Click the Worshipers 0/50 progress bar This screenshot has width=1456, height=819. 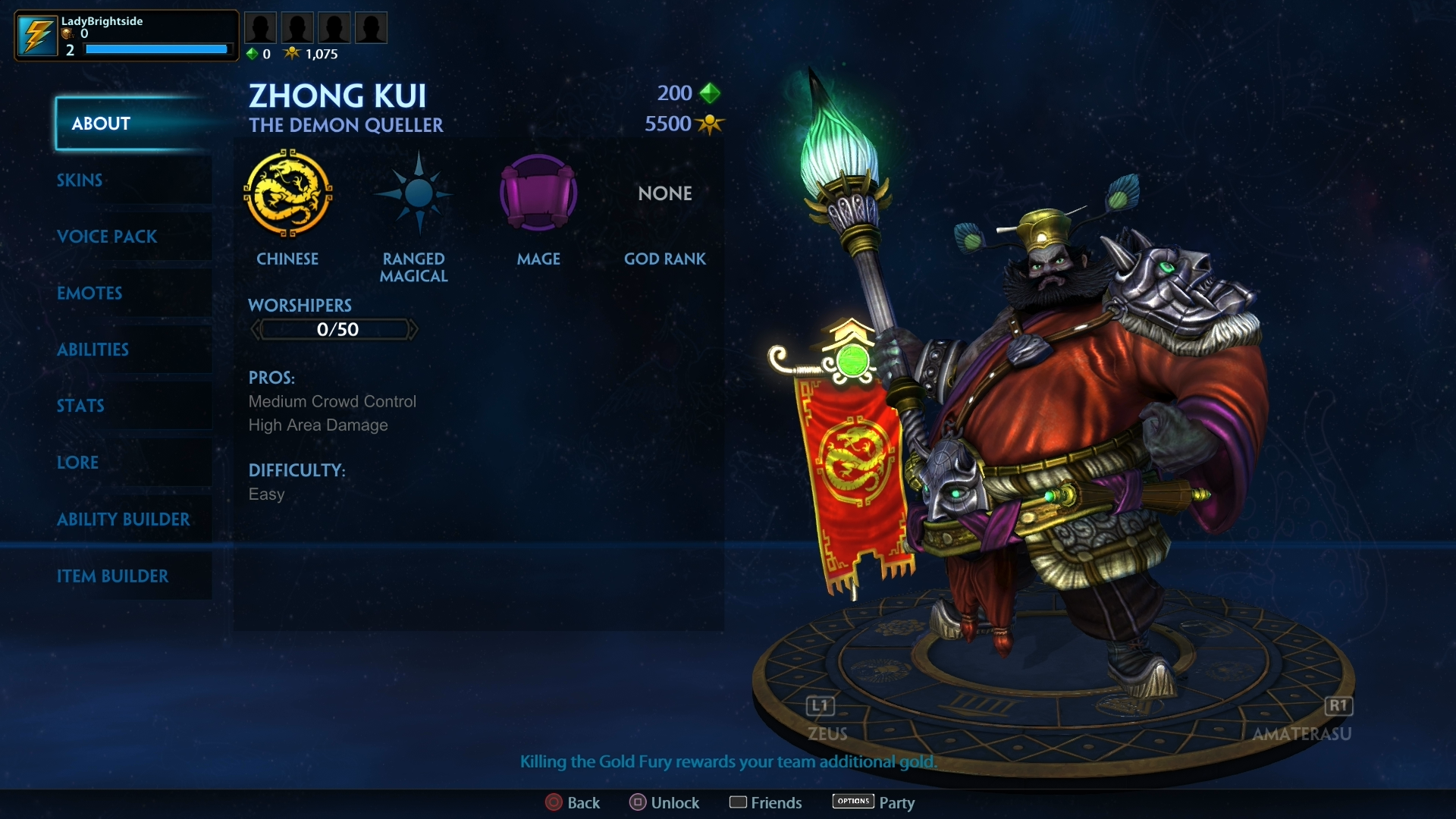(x=334, y=329)
